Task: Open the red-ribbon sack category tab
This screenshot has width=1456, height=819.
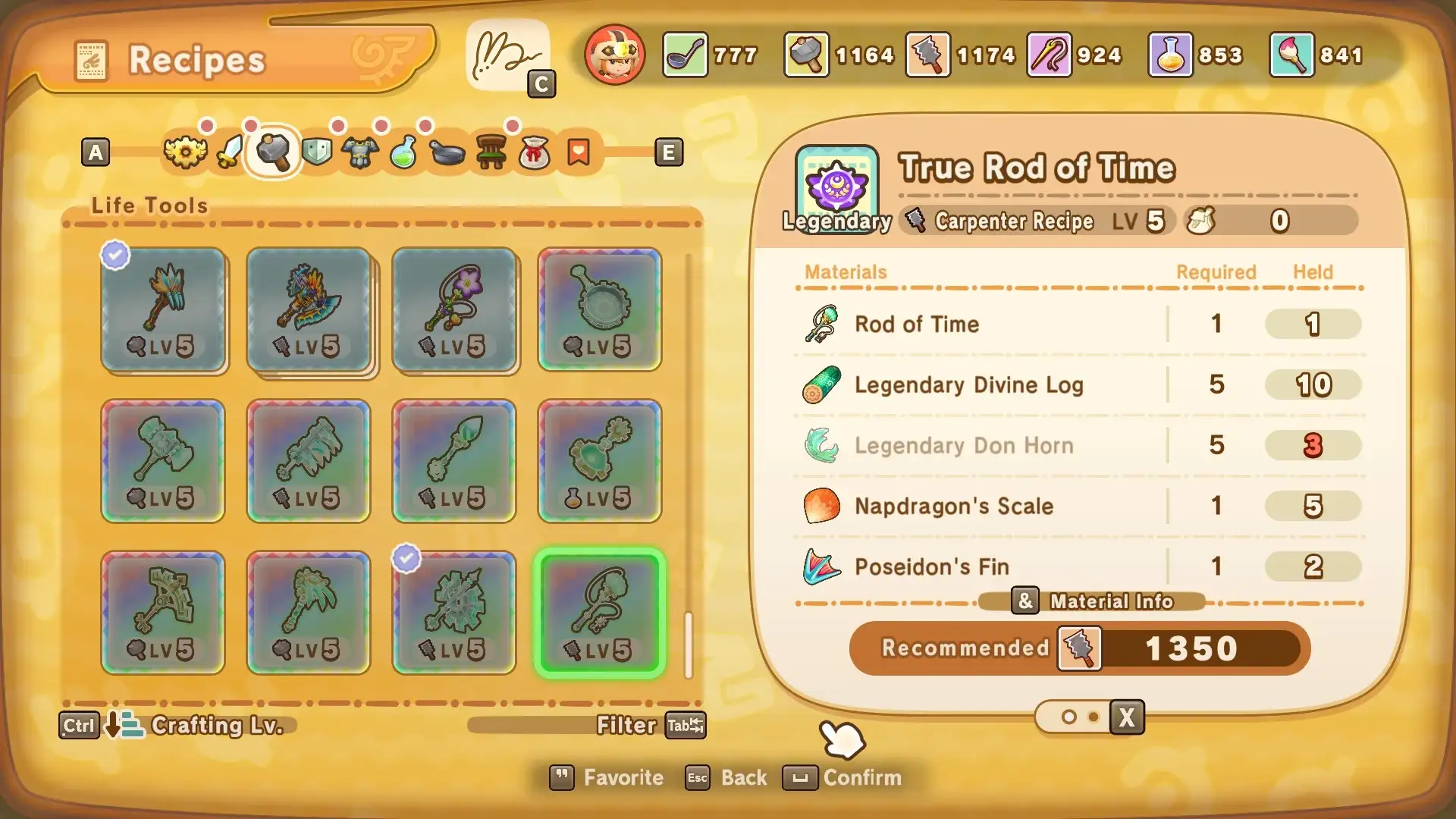Action: (x=534, y=152)
